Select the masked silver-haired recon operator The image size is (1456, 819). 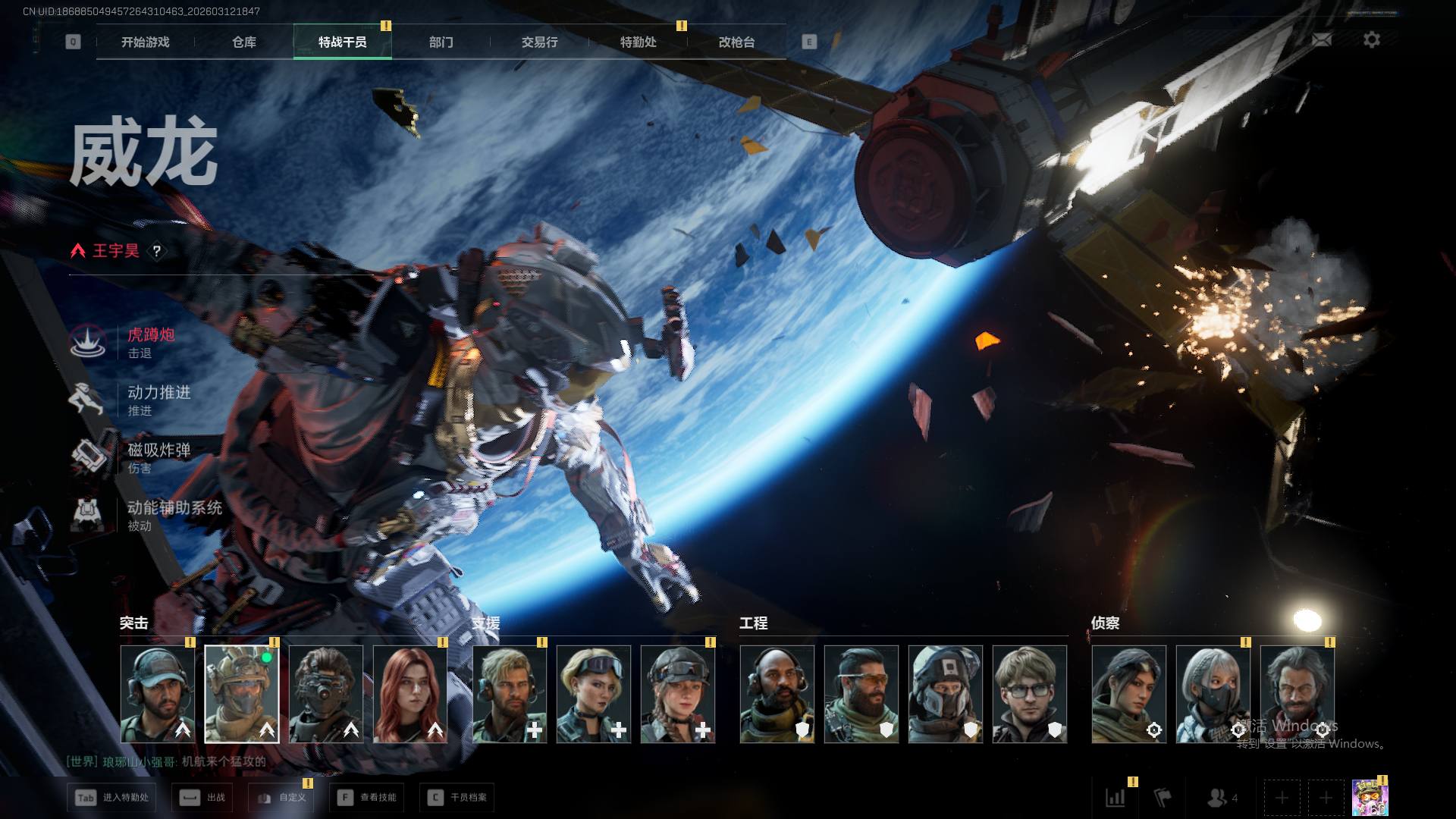(1213, 694)
